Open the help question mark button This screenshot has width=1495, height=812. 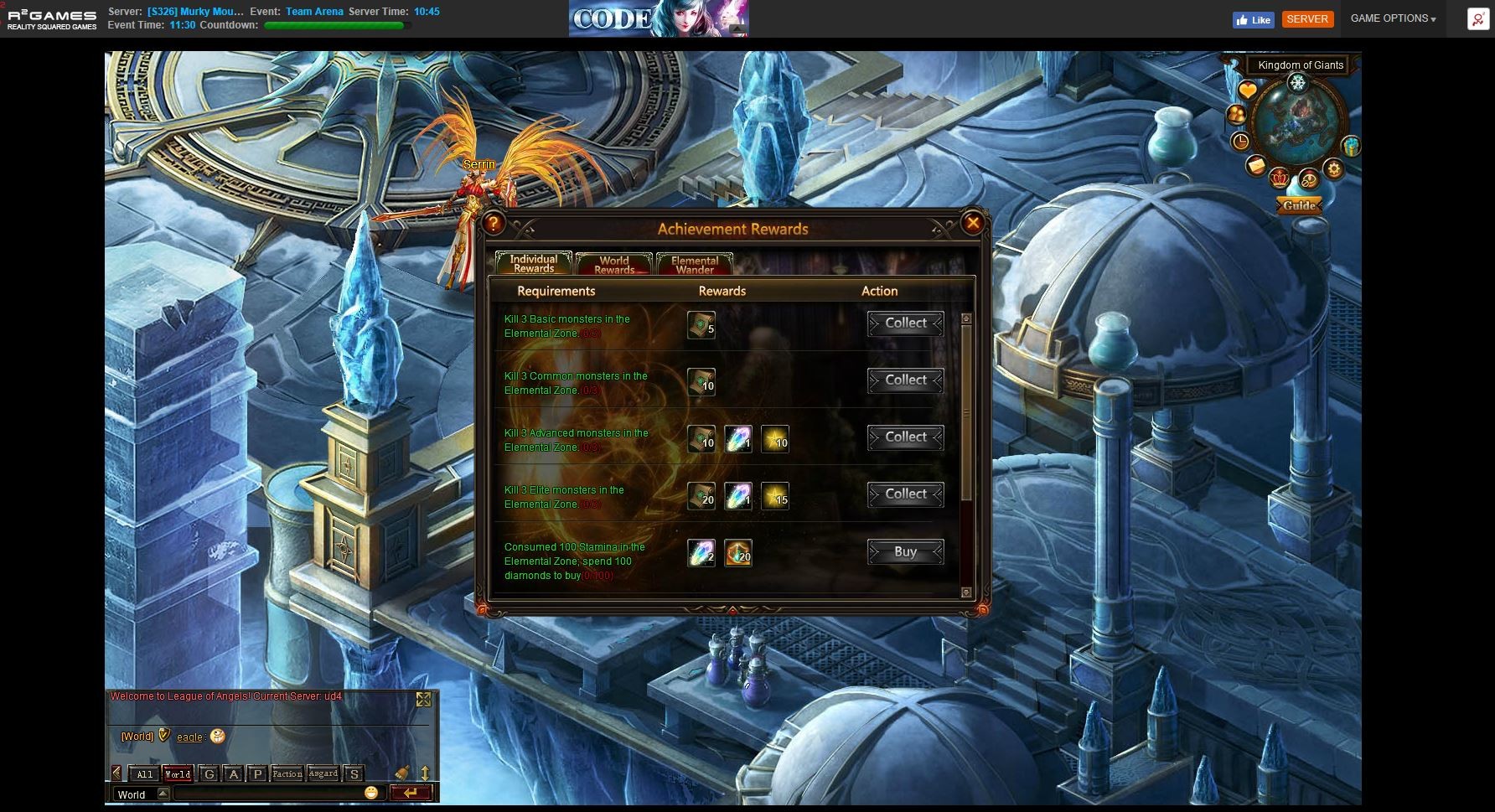coord(494,223)
